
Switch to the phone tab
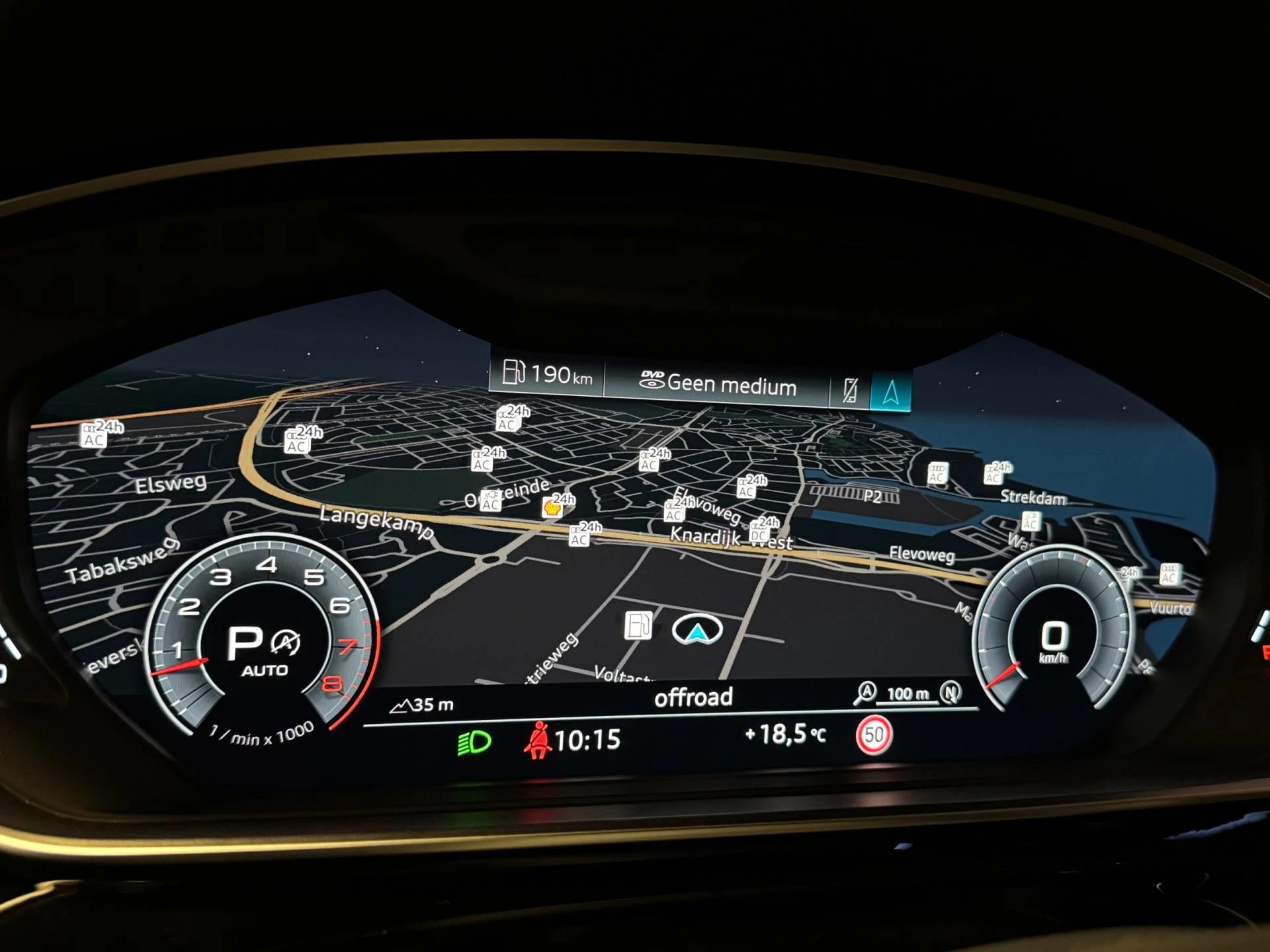tap(850, 390)
